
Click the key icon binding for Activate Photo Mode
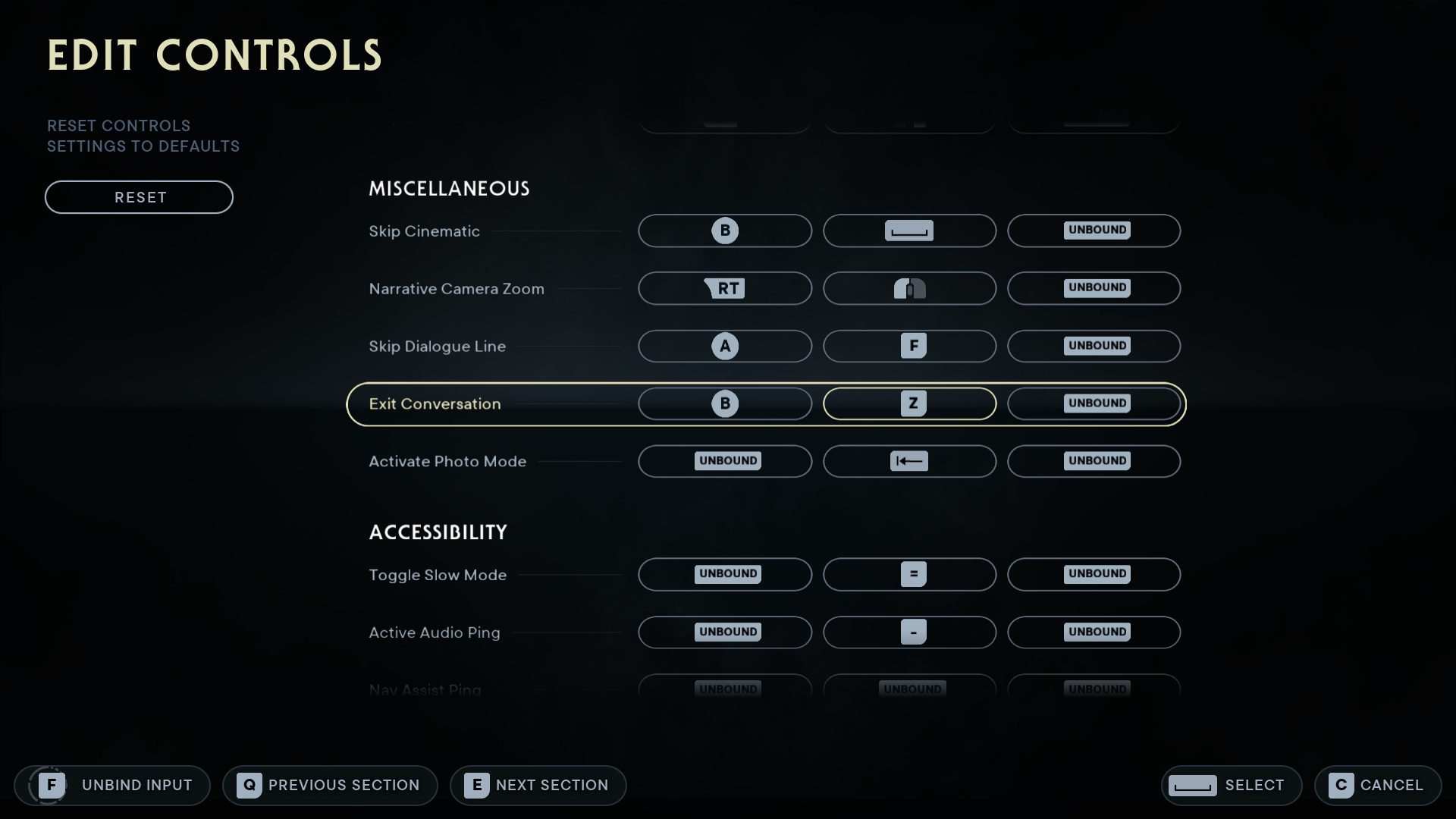pos(909,461)
